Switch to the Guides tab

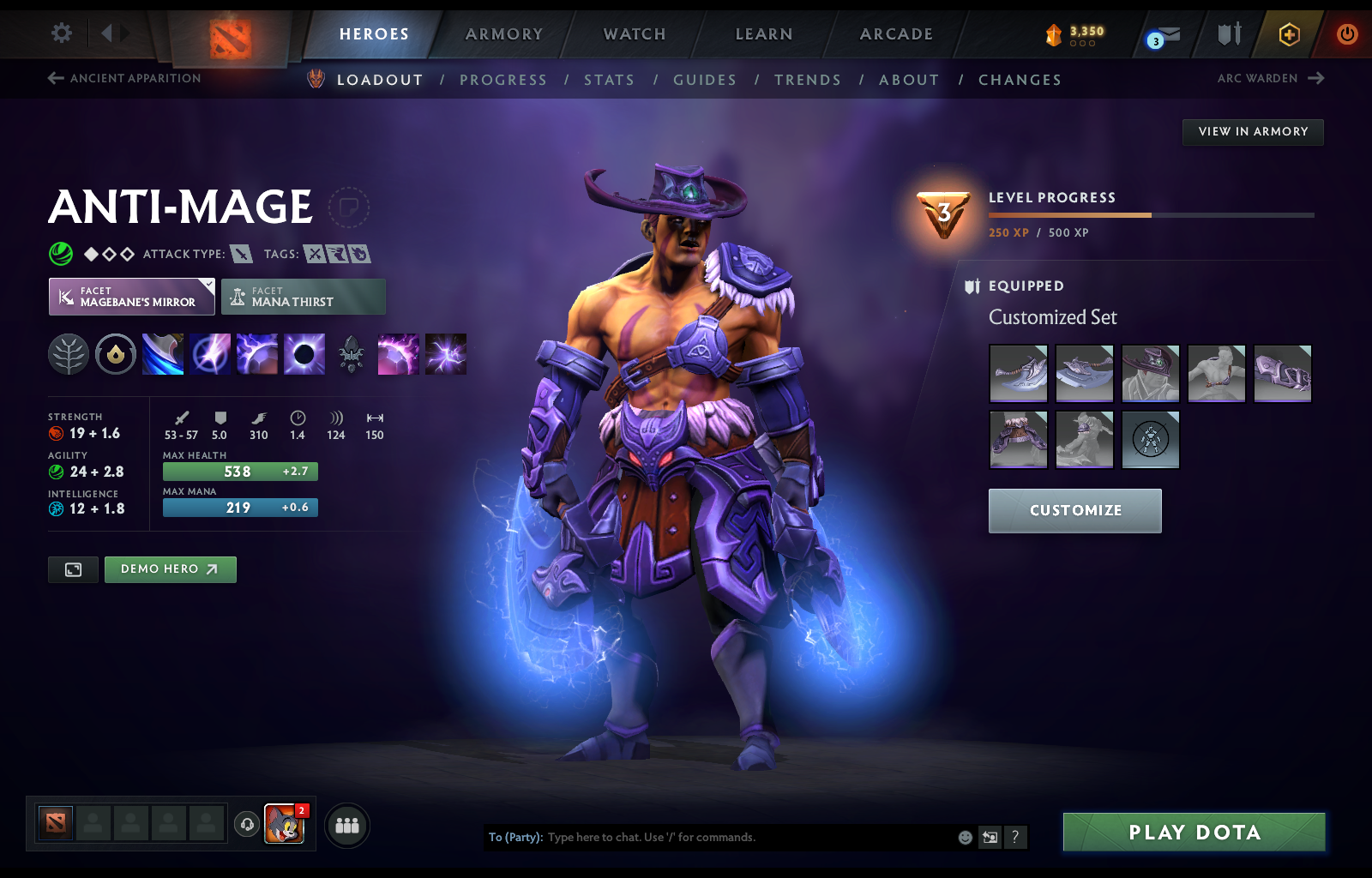click(x=705, y=80)
